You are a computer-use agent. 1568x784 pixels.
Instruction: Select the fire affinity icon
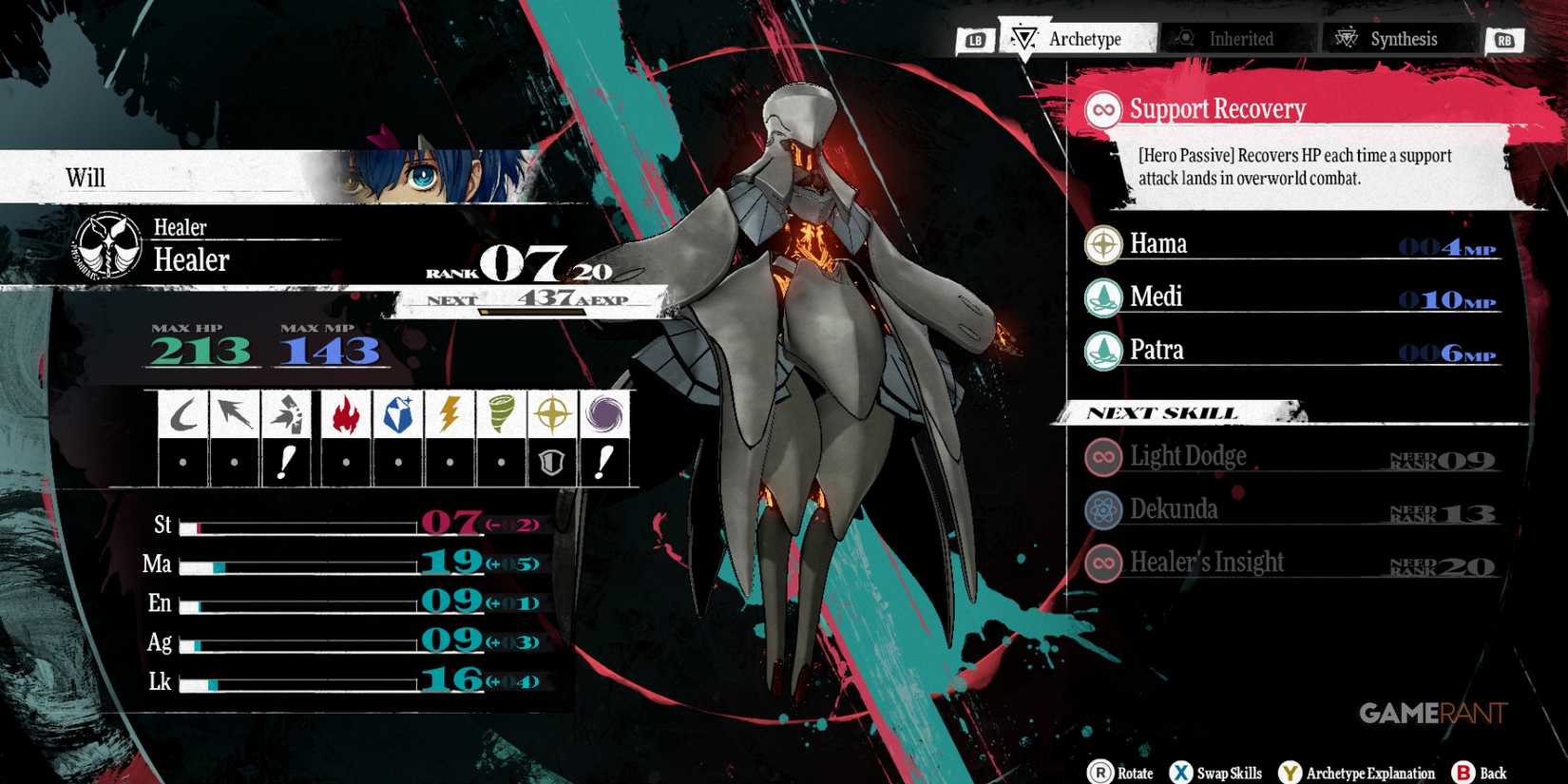pos(346,413)
